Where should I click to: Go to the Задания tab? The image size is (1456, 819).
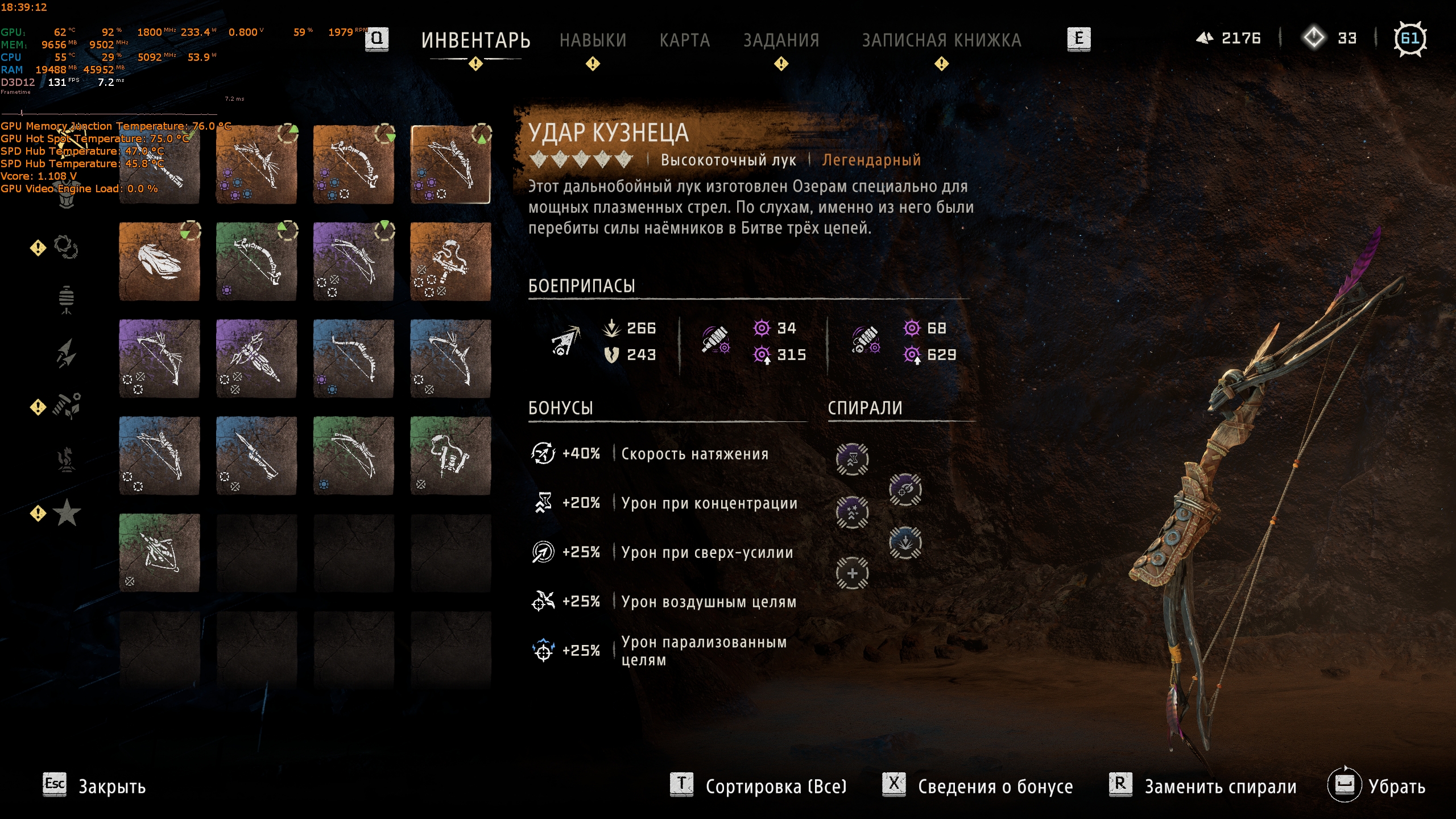pos(781,40)
